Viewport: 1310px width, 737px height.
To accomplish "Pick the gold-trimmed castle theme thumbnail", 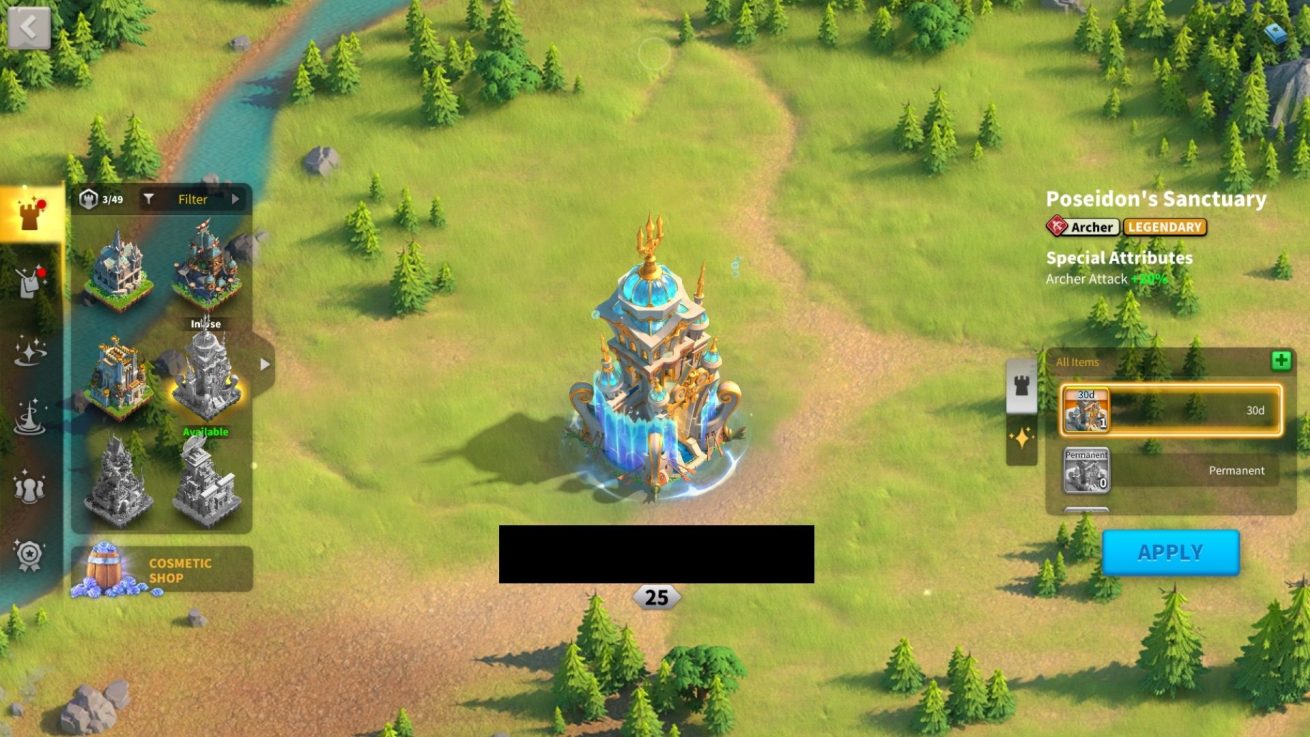I will pyautogui.click(x=118, y=377).
